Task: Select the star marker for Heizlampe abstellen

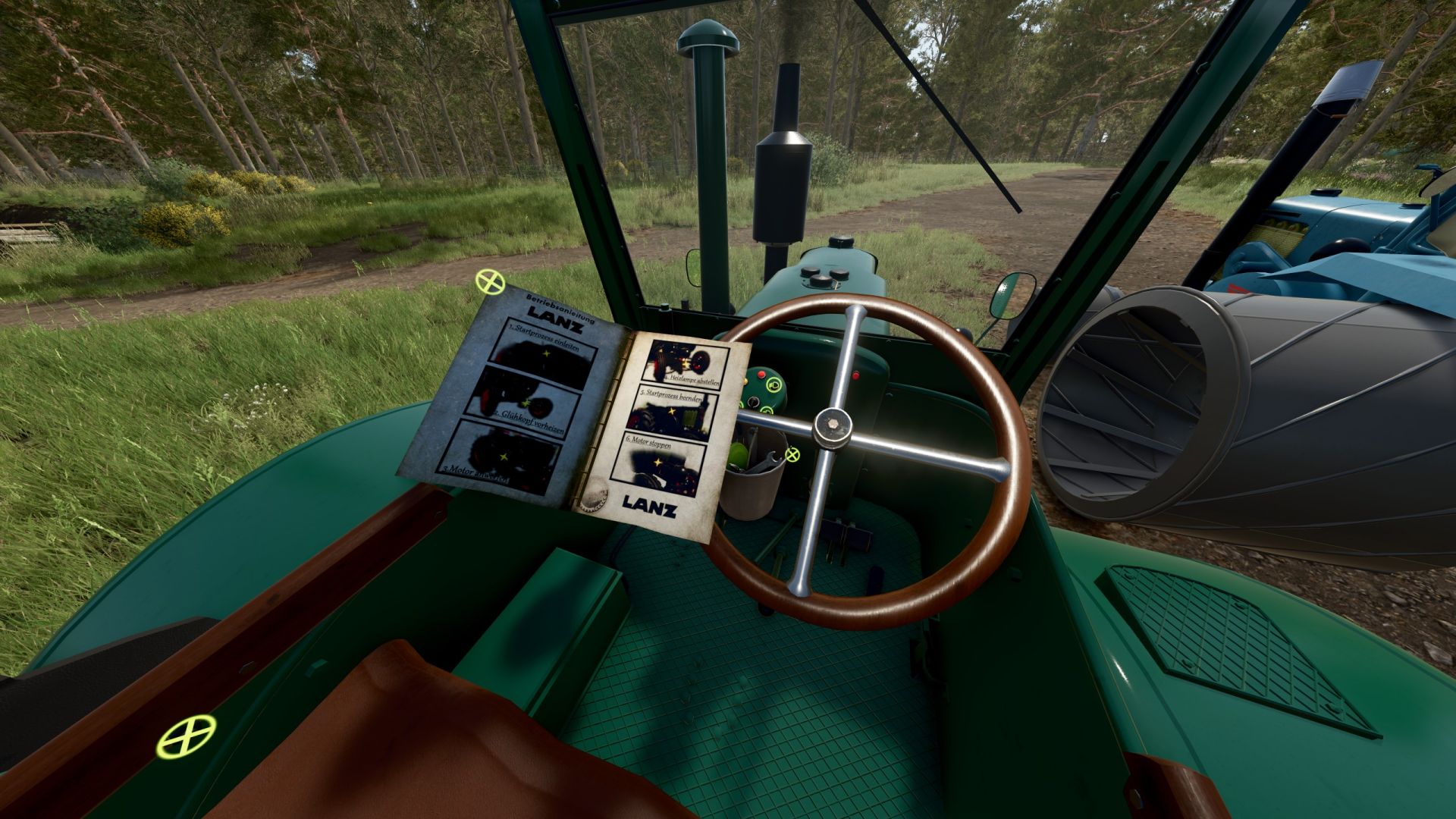Action: [x=686, y=362]
